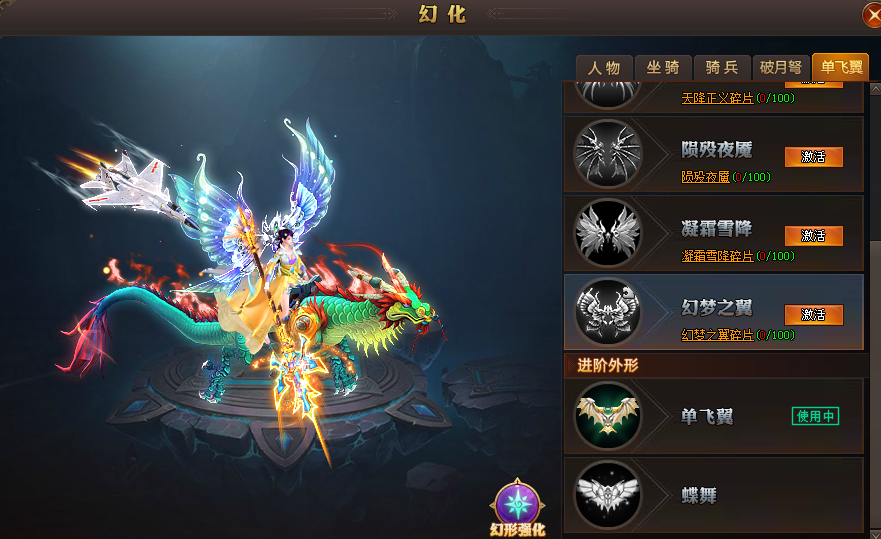Activate the 陨殁夜魇 wings

813,157
